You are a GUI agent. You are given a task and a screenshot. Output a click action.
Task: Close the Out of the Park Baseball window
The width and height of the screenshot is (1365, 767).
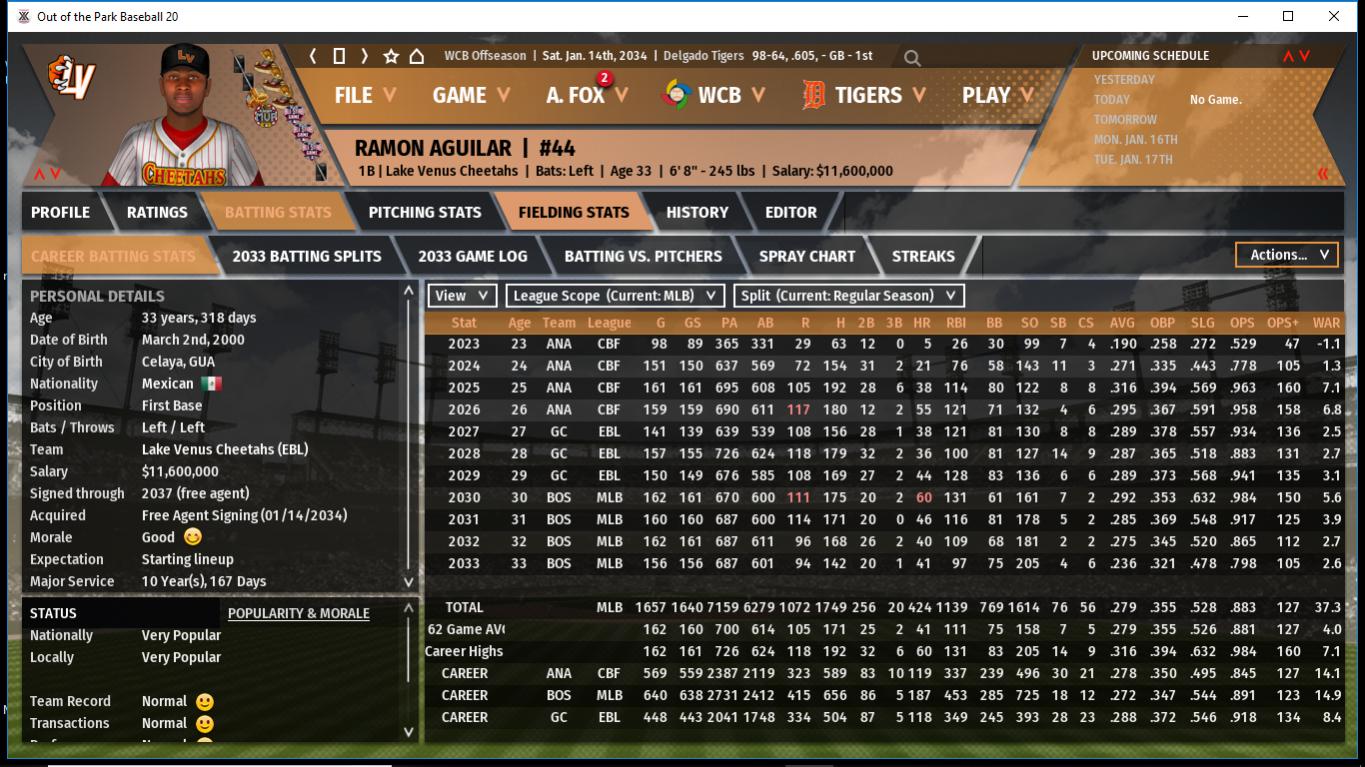click(1334, 16)
